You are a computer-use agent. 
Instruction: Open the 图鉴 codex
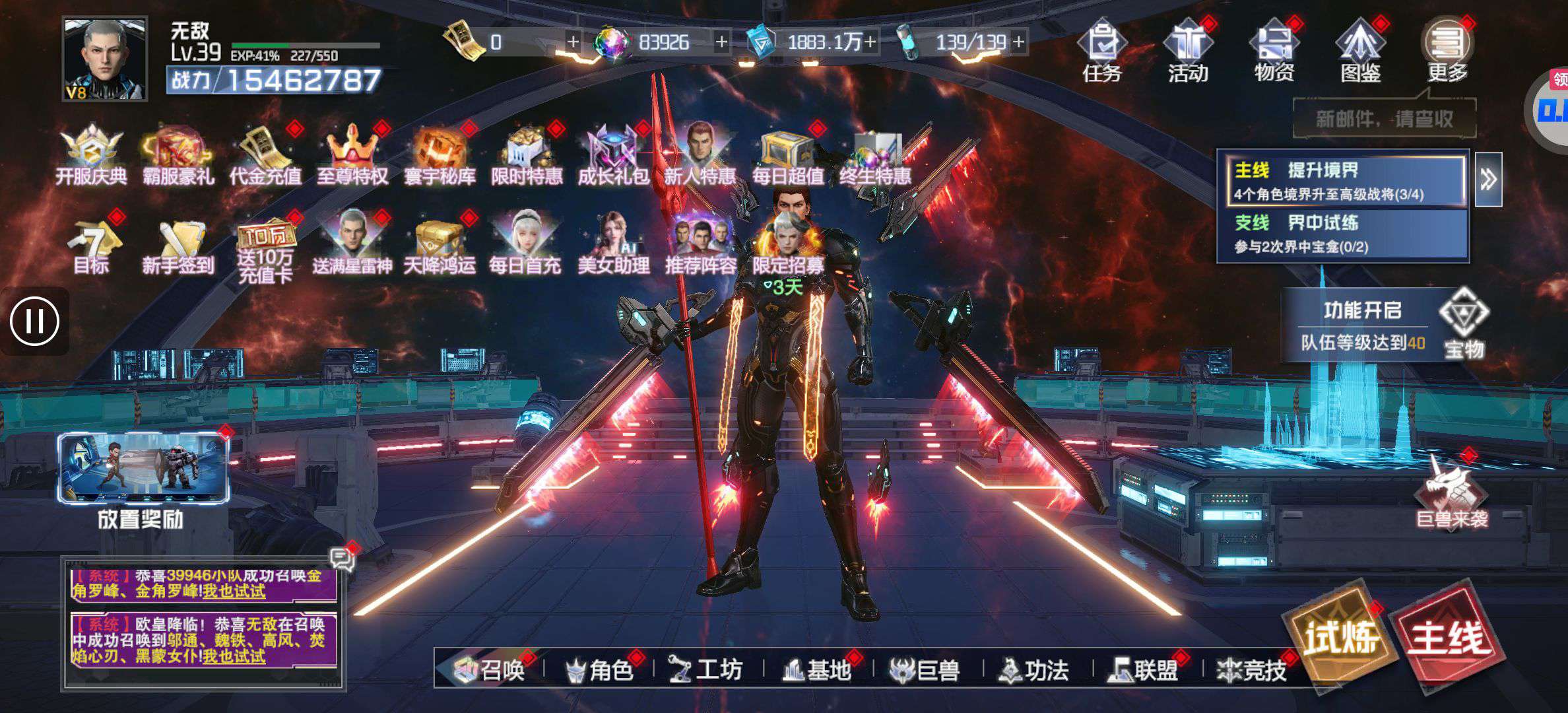pos(1360,51)
